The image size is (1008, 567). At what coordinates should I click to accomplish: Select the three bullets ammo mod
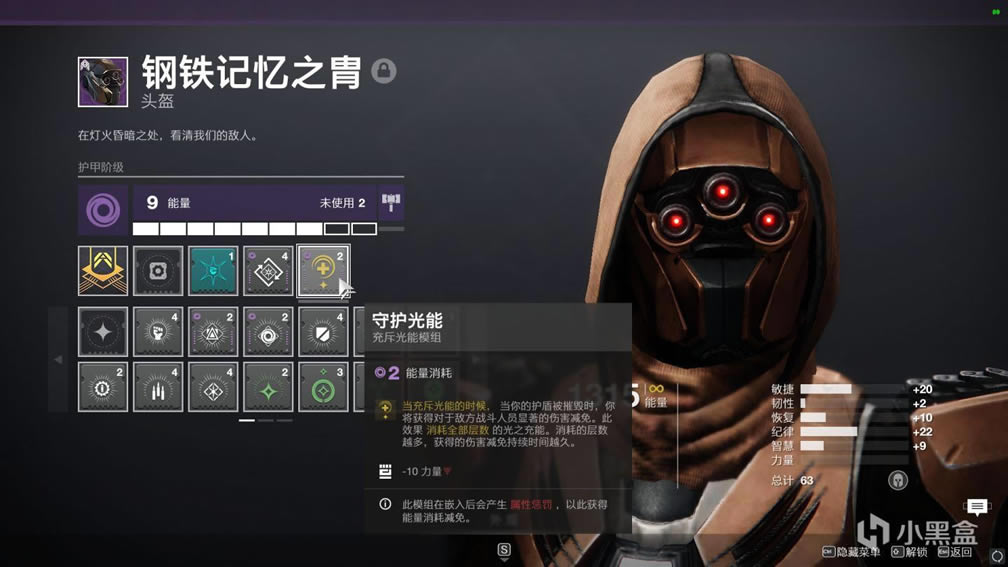click(158, 387)
